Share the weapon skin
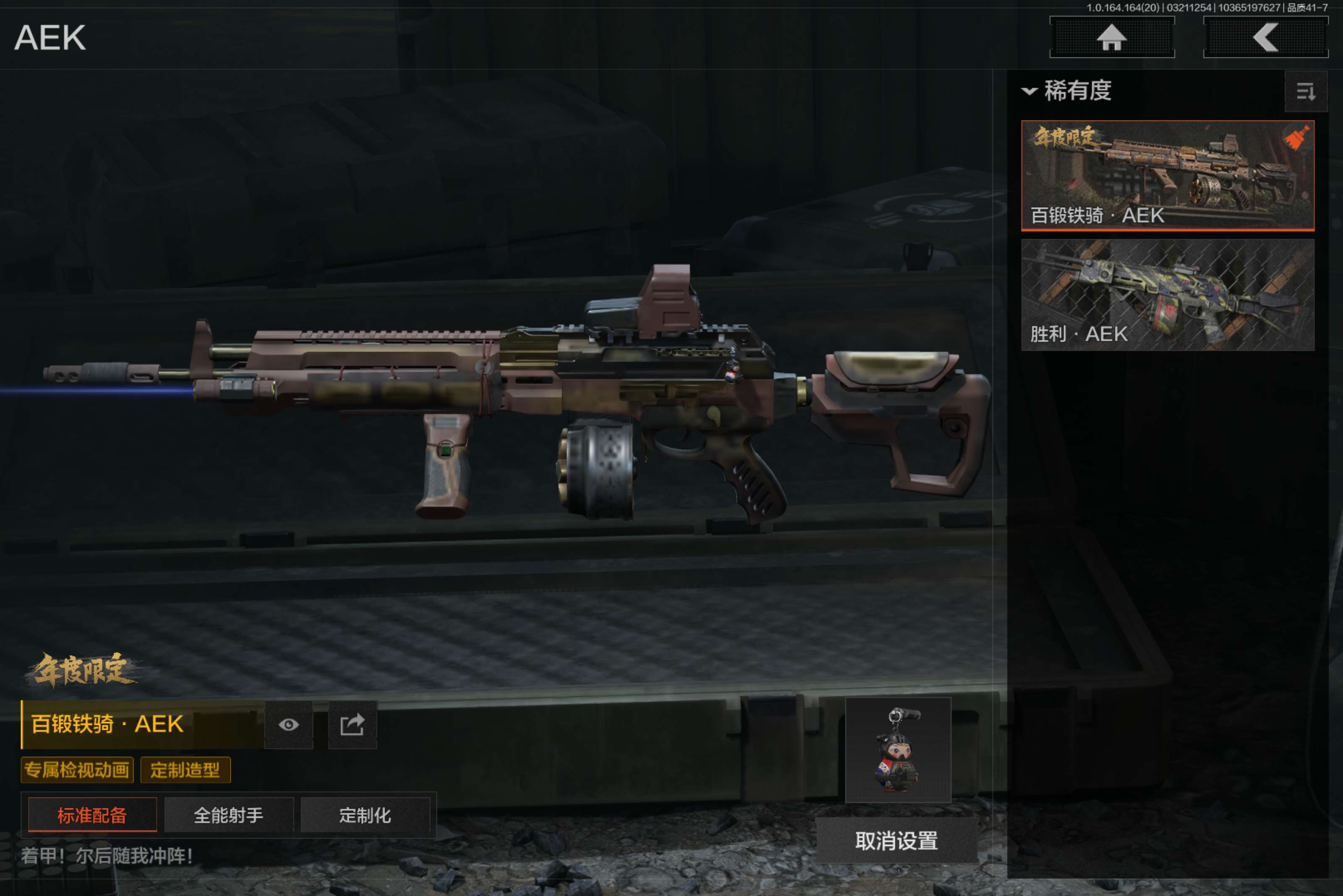The width and height of the screenshot is (1343, 896). [352, 724]
